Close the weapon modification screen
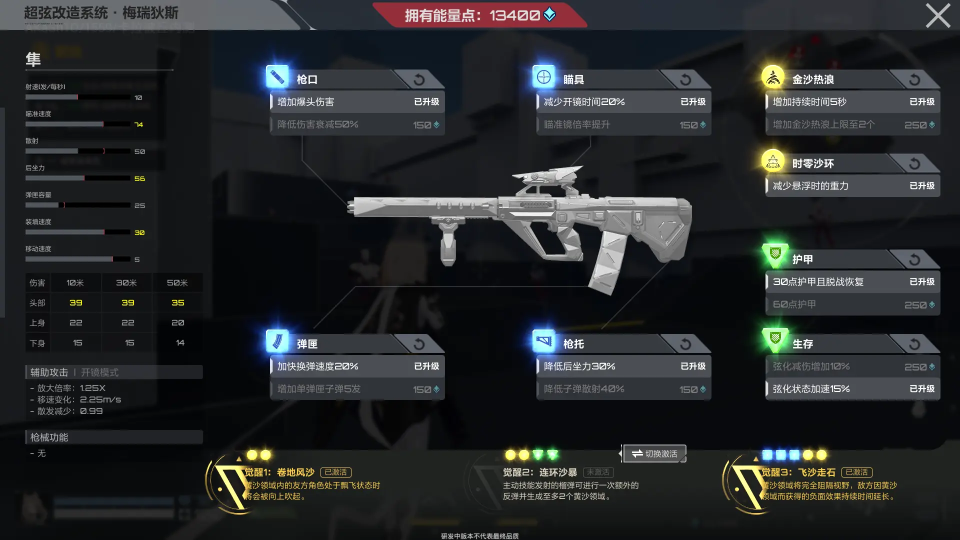The image size is (960, 540). coord(938,15)
